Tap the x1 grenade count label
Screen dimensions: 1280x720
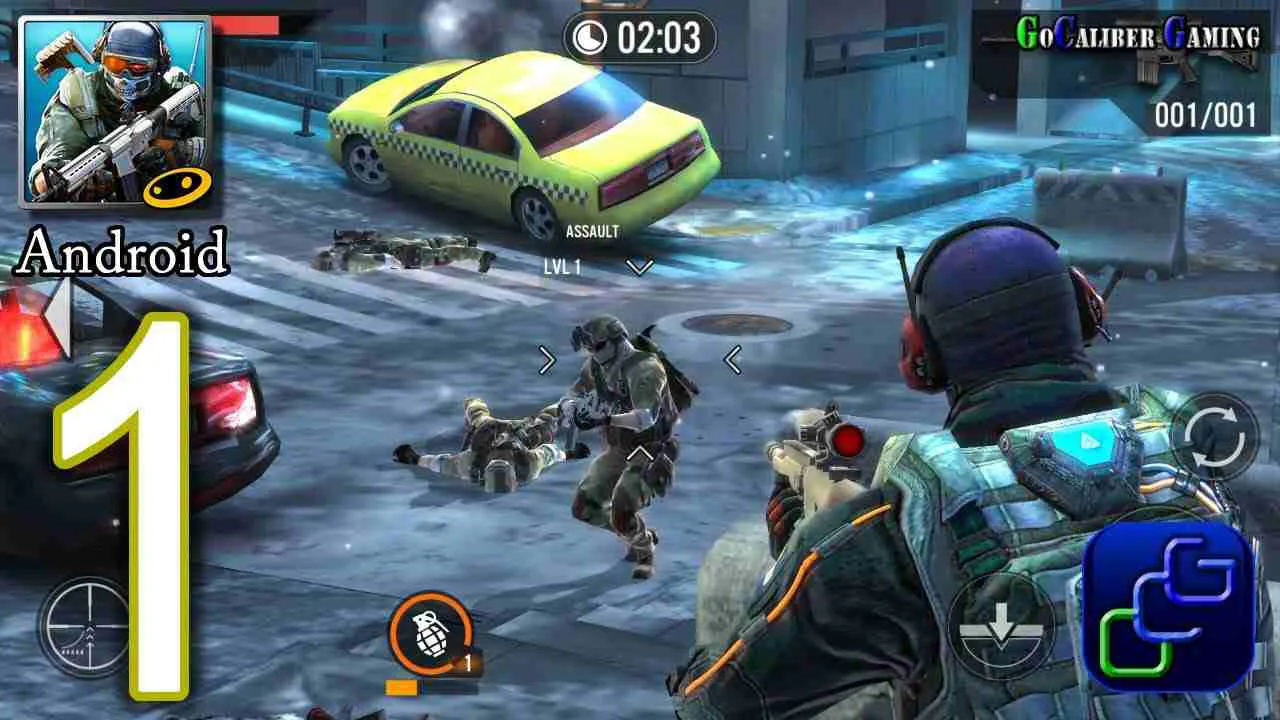(466, 663)
